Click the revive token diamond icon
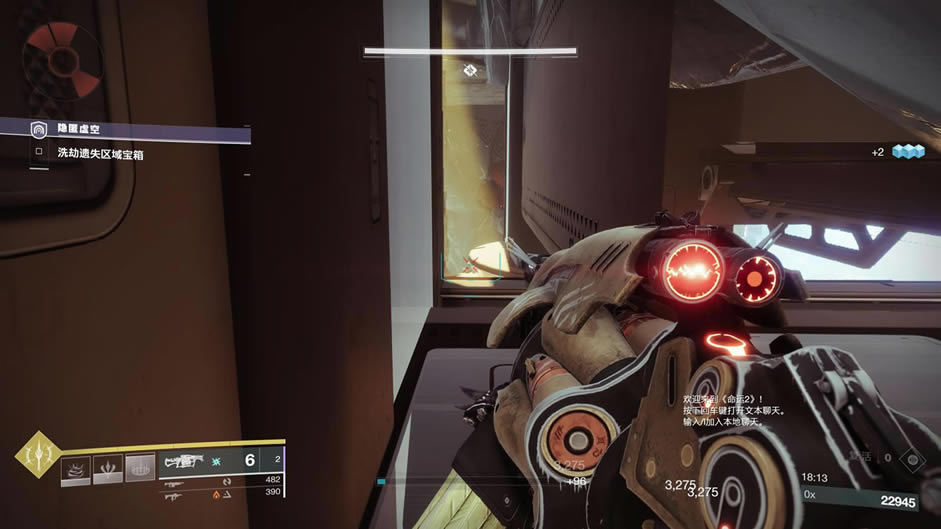This screenshot has width=941, height=529. click(910, 458)
